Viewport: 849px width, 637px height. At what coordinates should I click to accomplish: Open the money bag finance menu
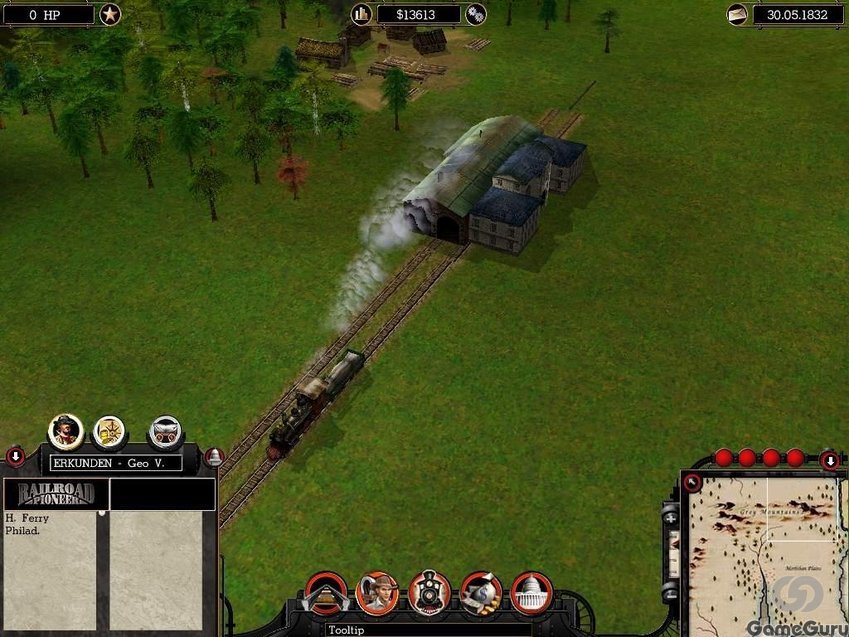480,592
